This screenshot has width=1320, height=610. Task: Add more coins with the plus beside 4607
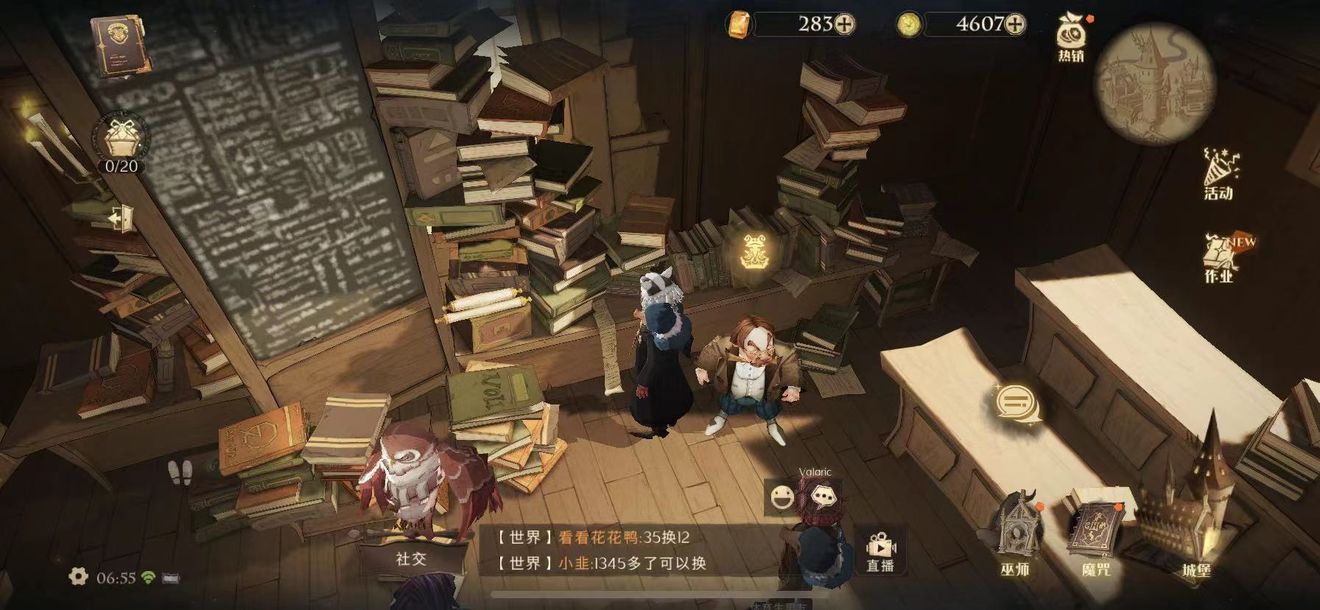pyautogui.click(x=1015, y=25)
